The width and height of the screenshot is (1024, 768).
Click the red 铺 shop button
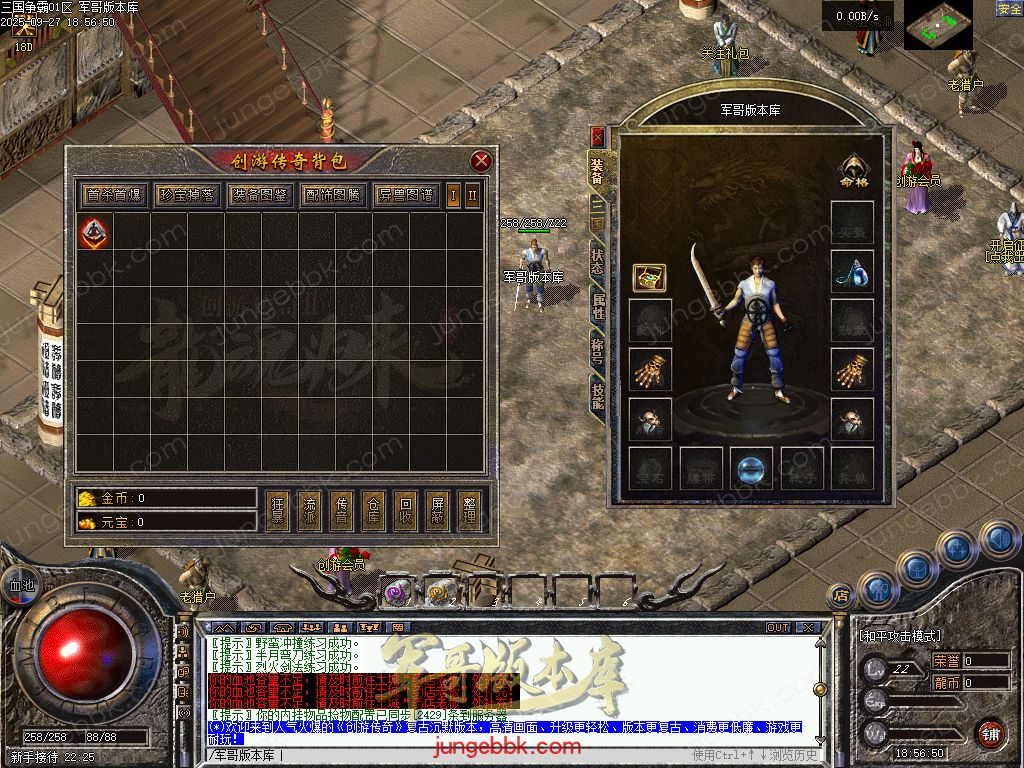coord(991,733)
